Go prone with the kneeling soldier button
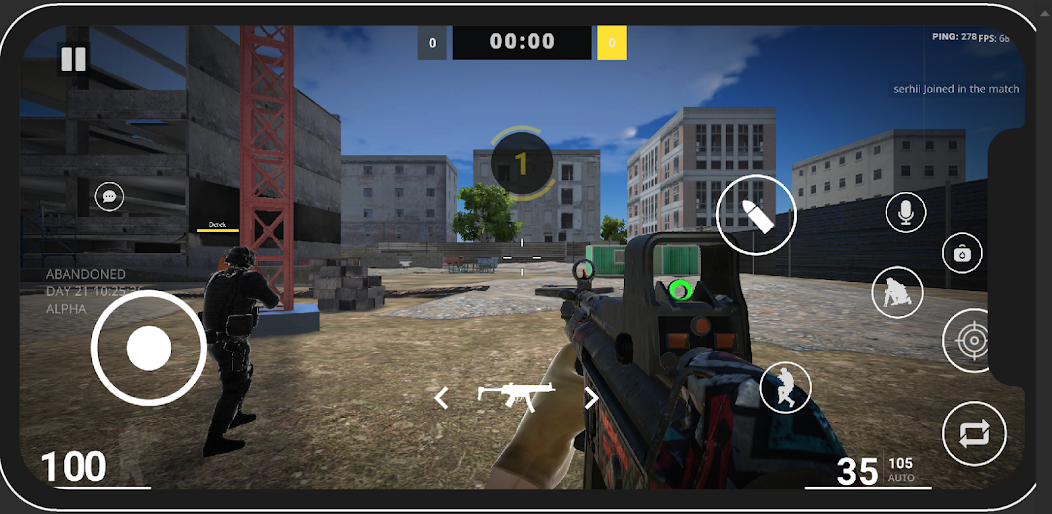Viewport: 1052px width, 514px height. point(896,293)
